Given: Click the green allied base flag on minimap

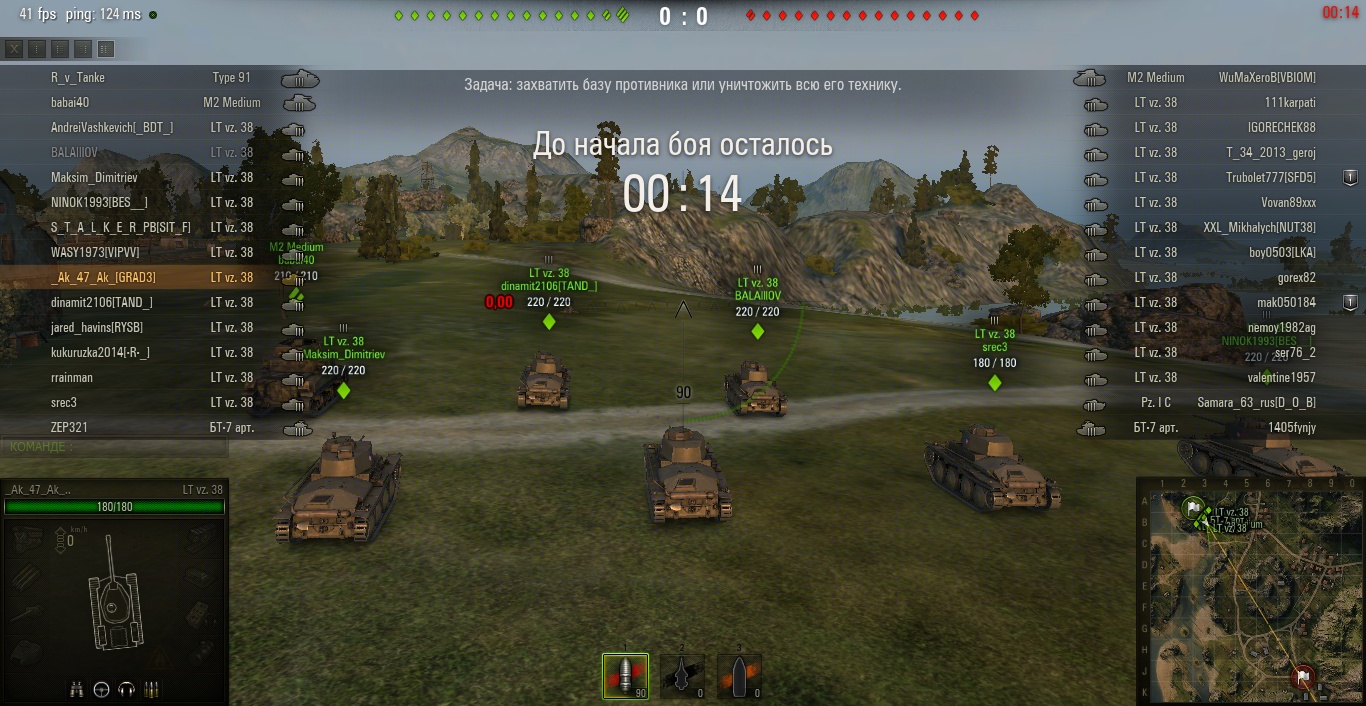Looking at the screenshot, I should [x=1193, y=508].
